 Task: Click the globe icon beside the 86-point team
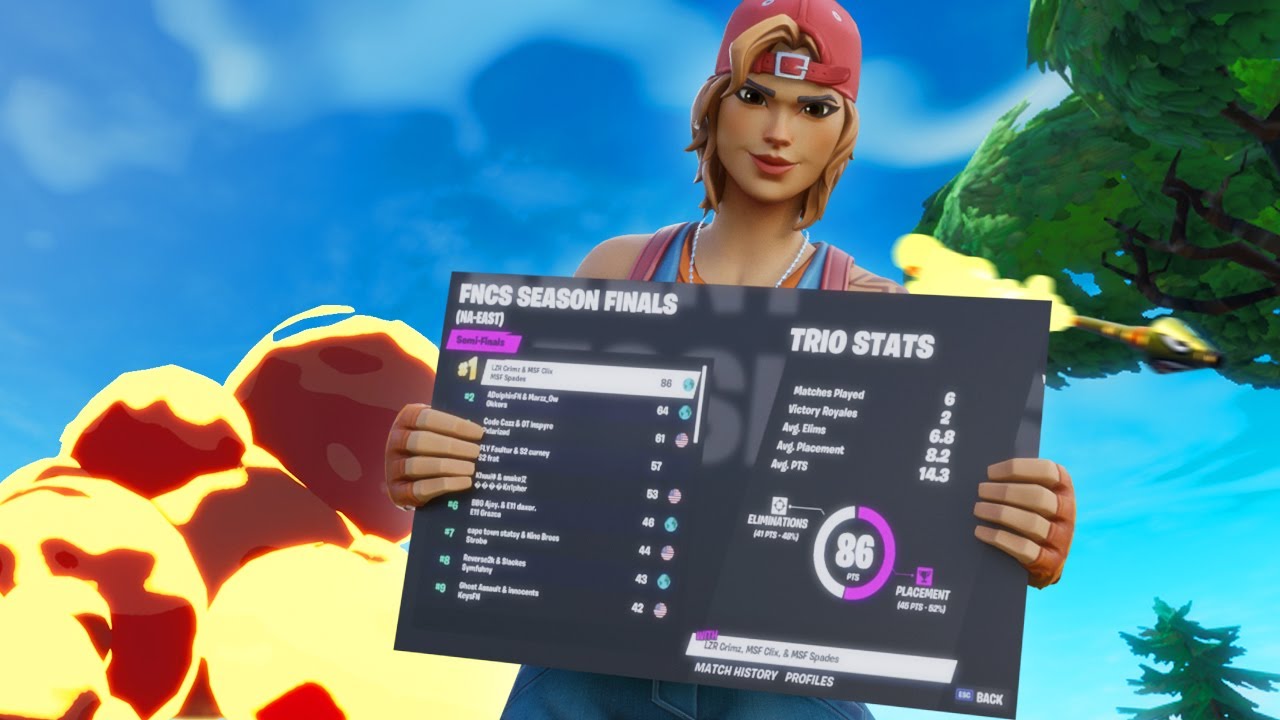[688, 386]
